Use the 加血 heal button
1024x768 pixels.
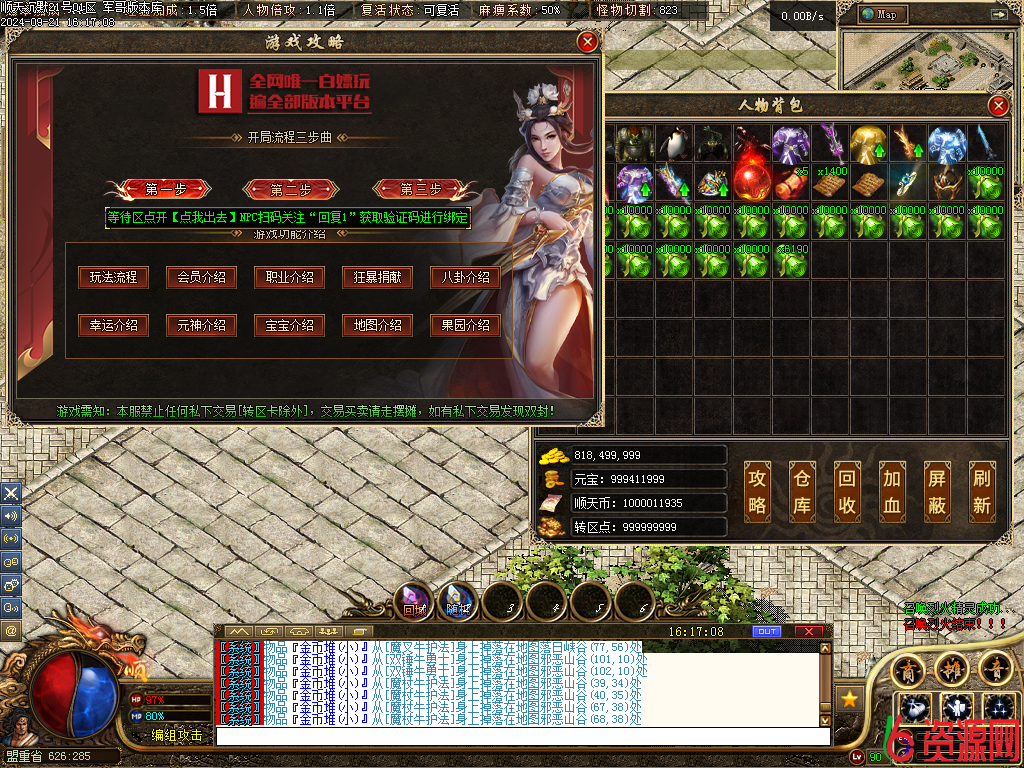click(x=892, y=491)
